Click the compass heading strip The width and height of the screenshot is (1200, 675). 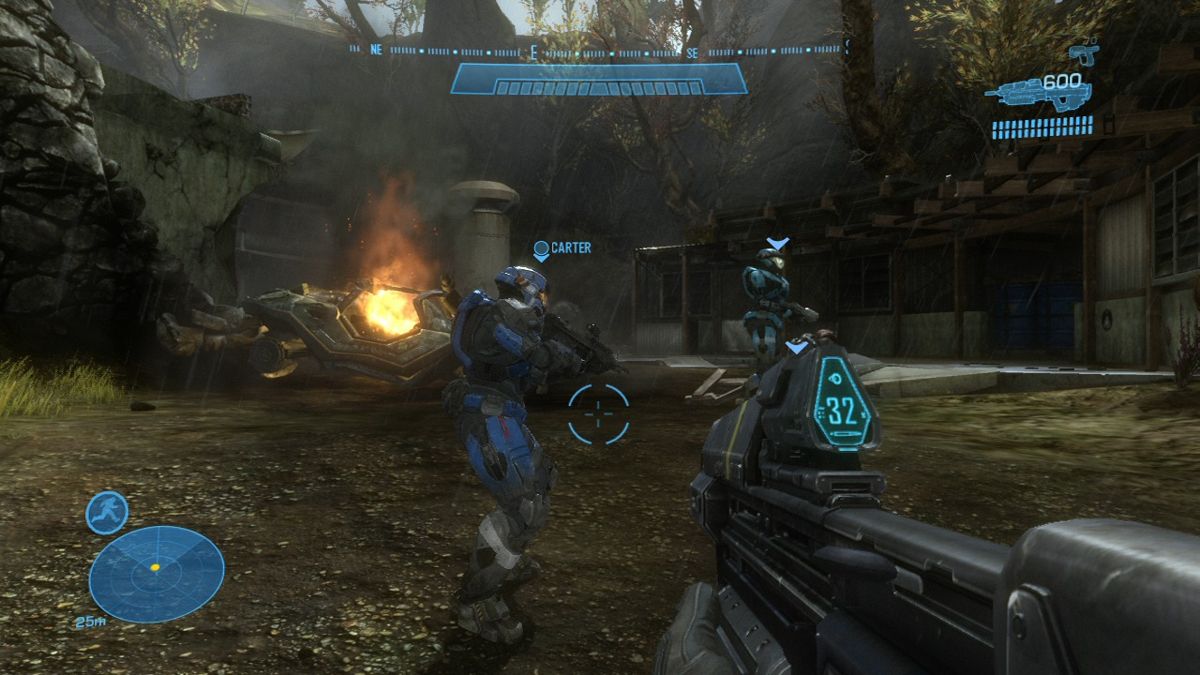click(598, 48)
